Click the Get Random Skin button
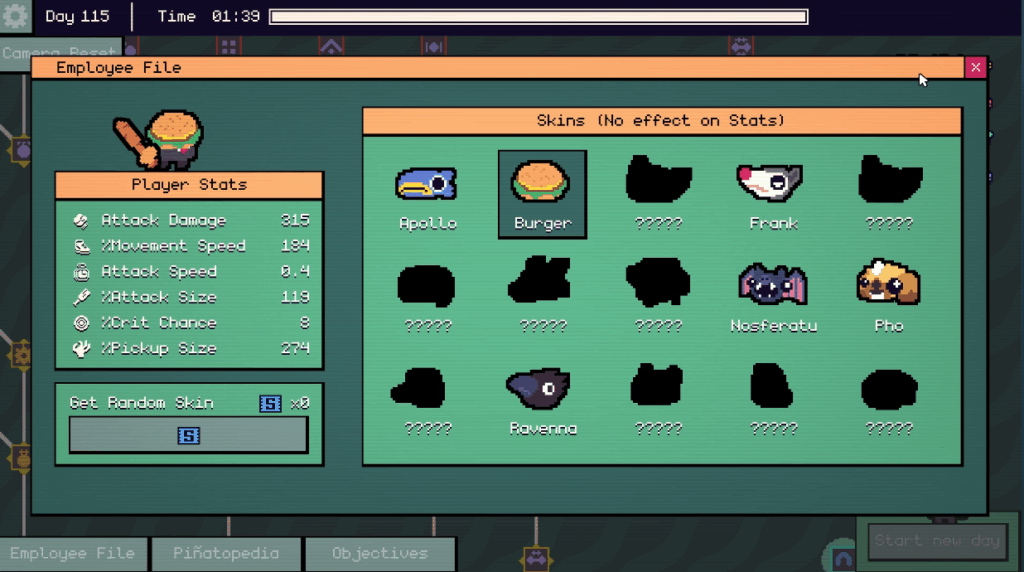The height and width of the screenshot is (572, 1024). pos(188,435)
